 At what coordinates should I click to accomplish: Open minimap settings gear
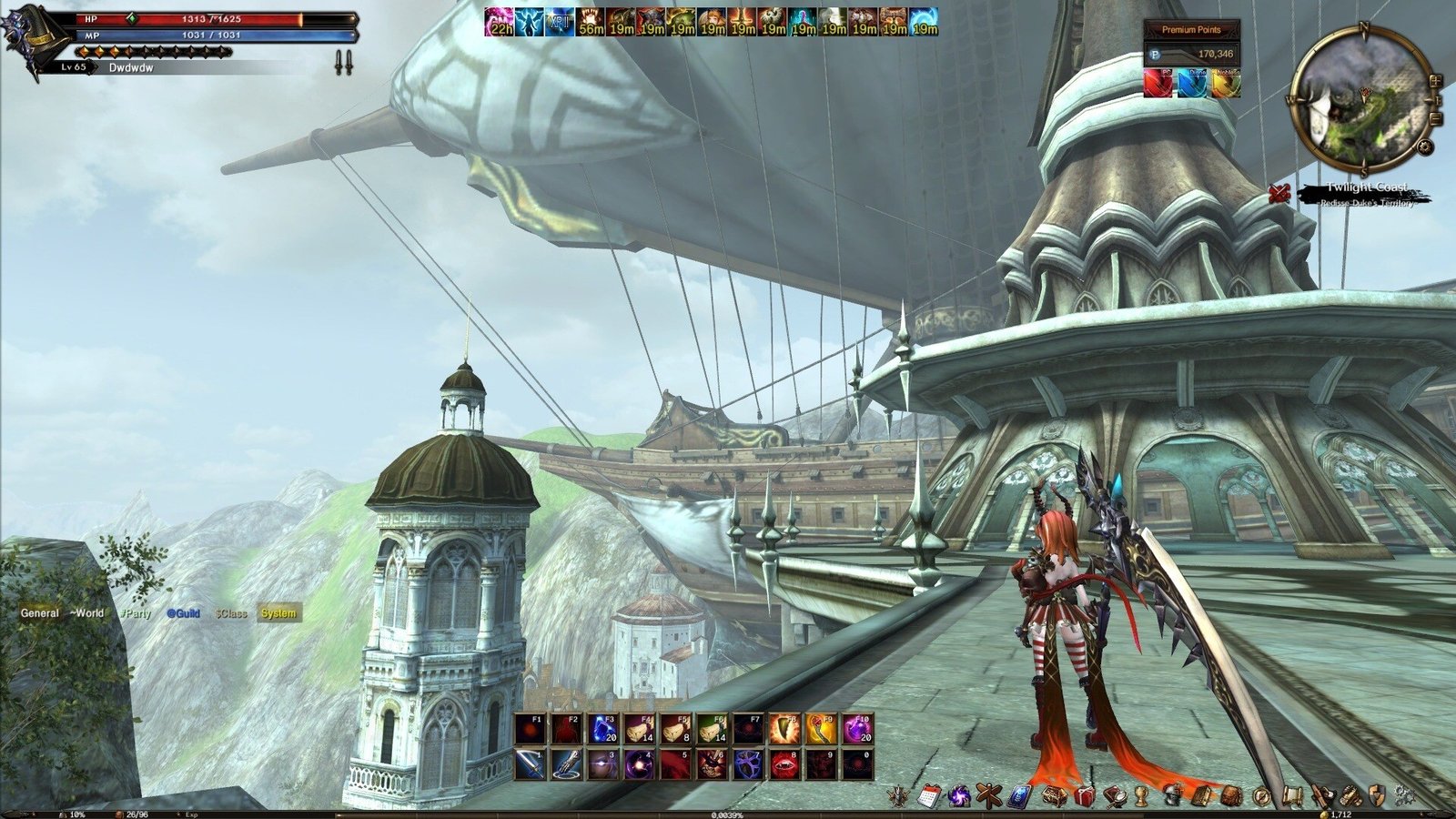(1425, 147)
